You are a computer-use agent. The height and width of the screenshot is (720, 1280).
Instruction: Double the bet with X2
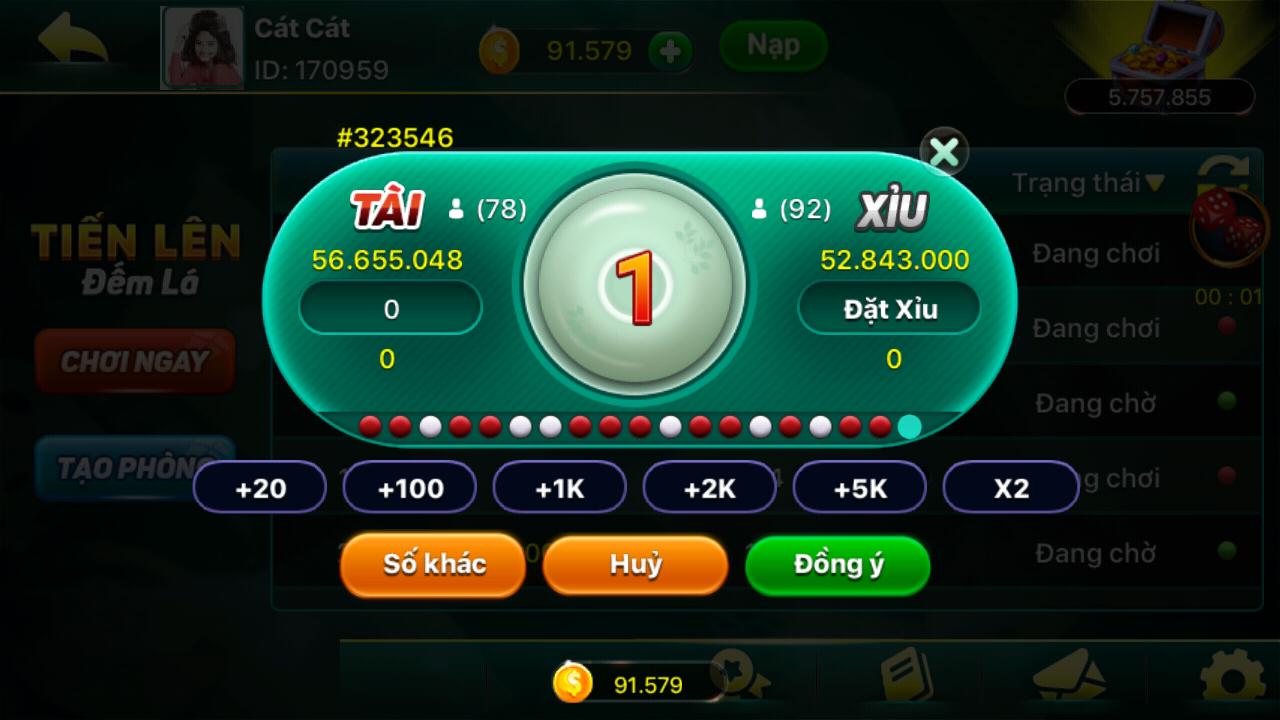click(x=1011, y=488)
